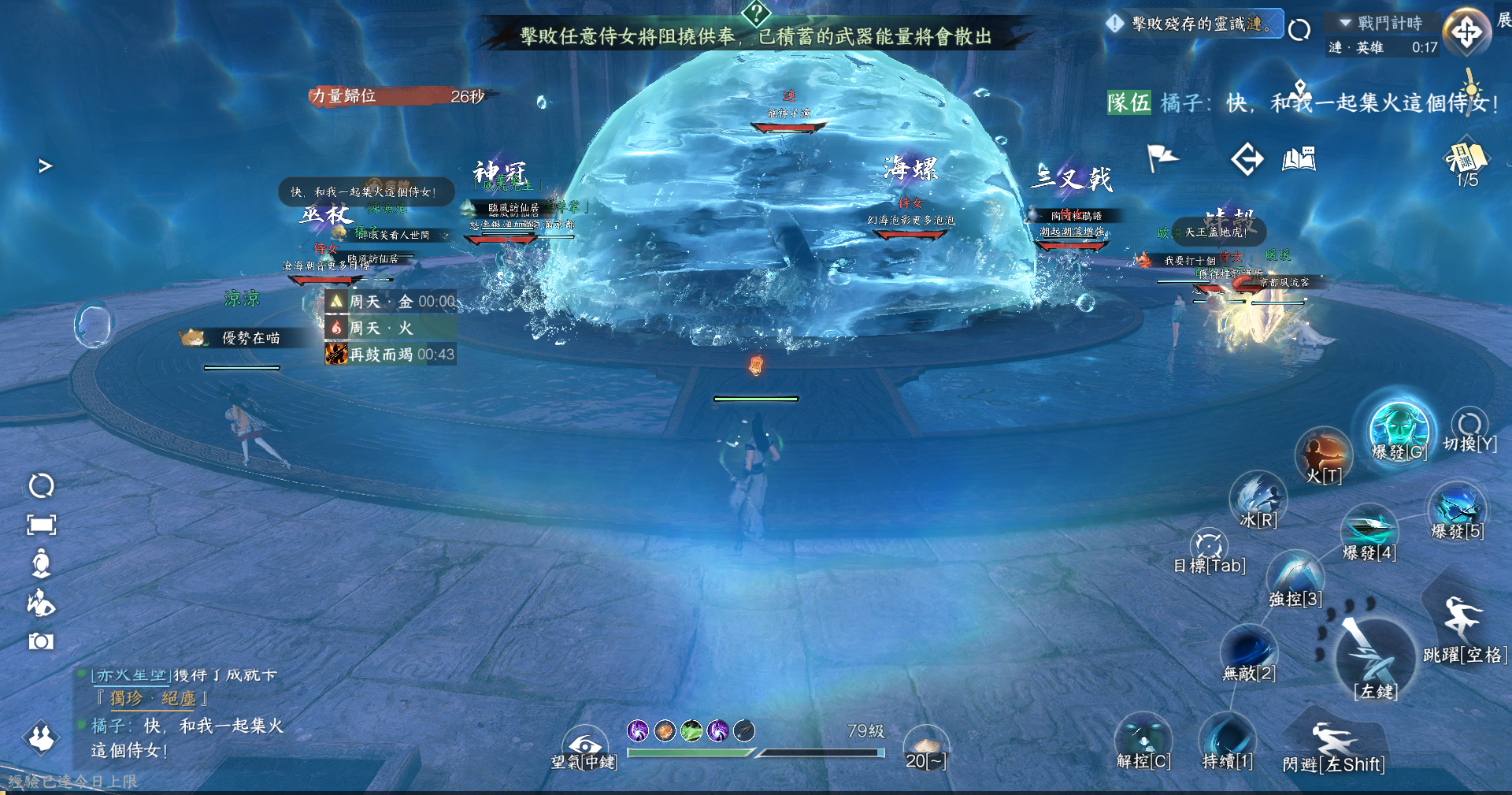Open the daily 日課 1/5 tracker

(x=1466, y=162)
